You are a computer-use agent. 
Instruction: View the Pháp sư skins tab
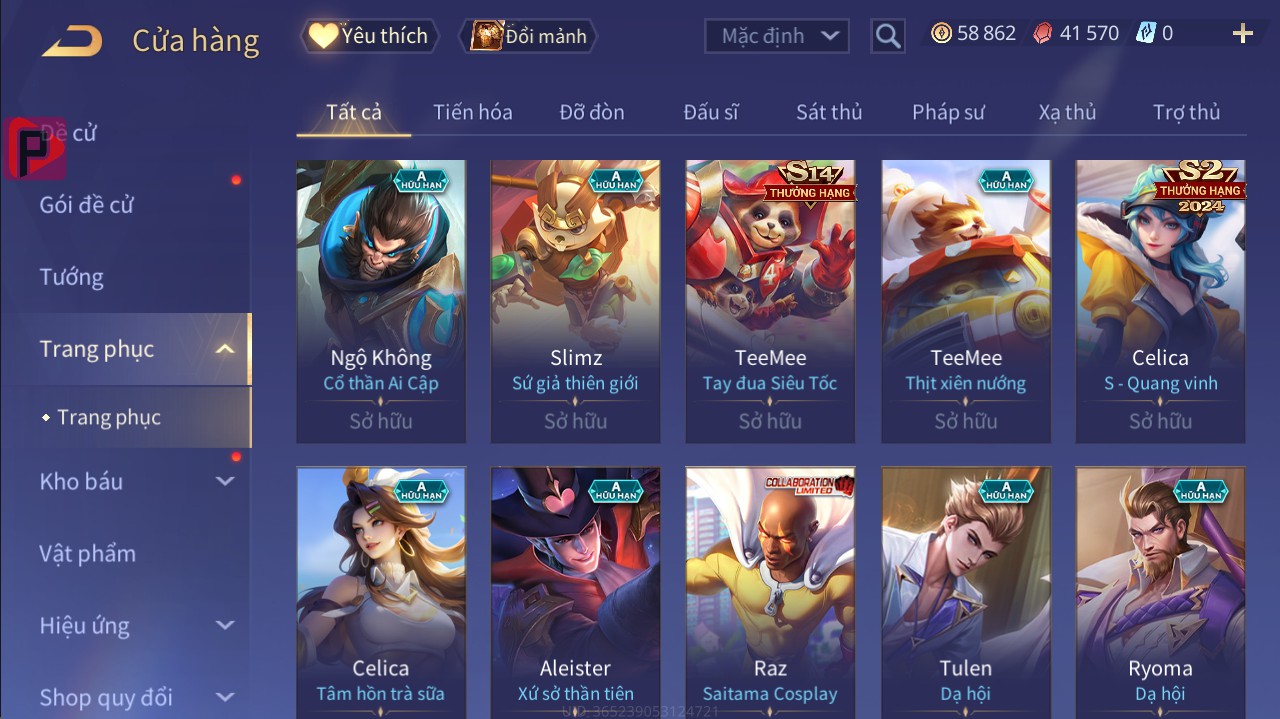point(948,112)
